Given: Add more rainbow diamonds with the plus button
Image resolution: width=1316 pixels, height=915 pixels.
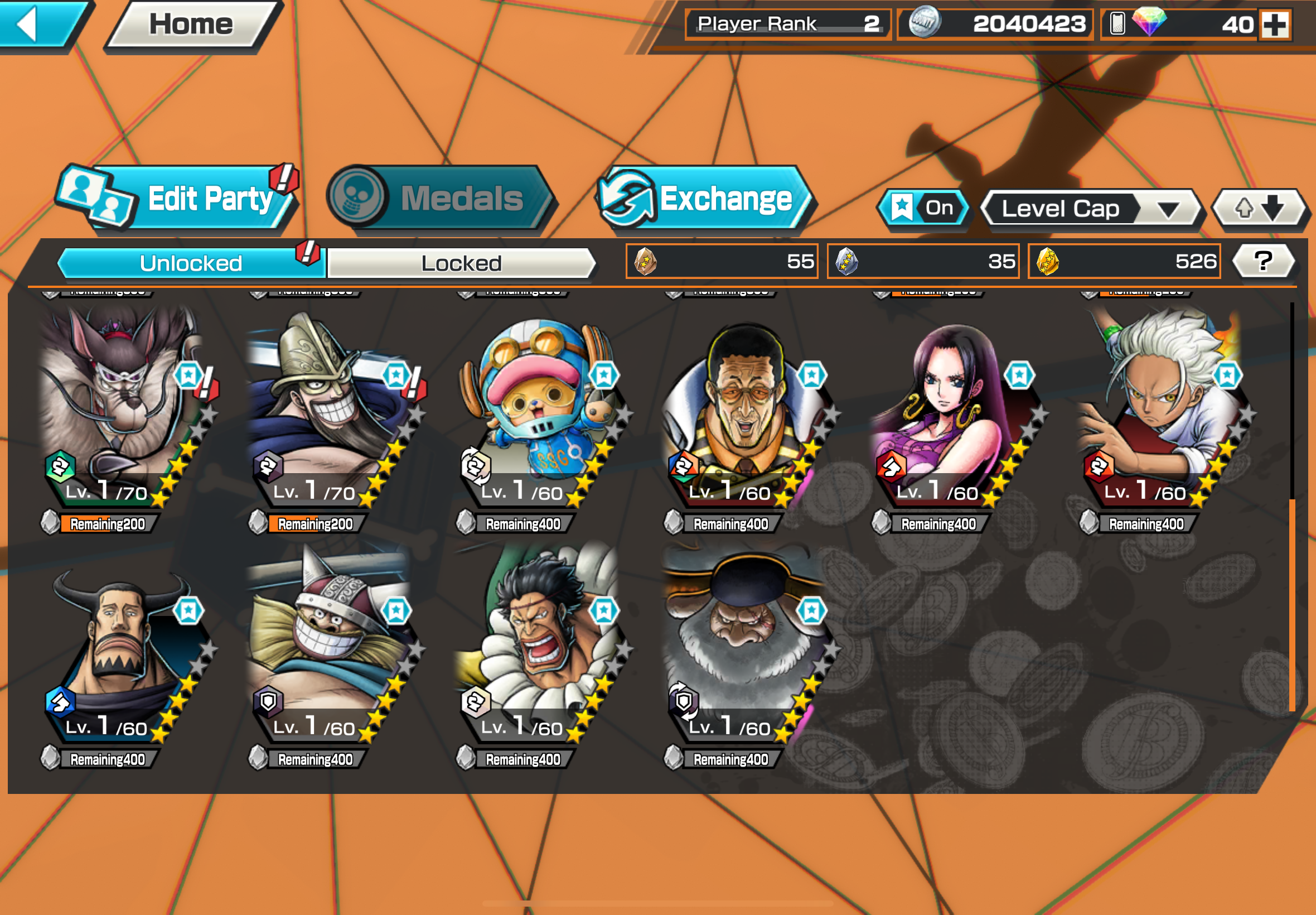Looking at the screenshot, I should (x=1275, y=25).
